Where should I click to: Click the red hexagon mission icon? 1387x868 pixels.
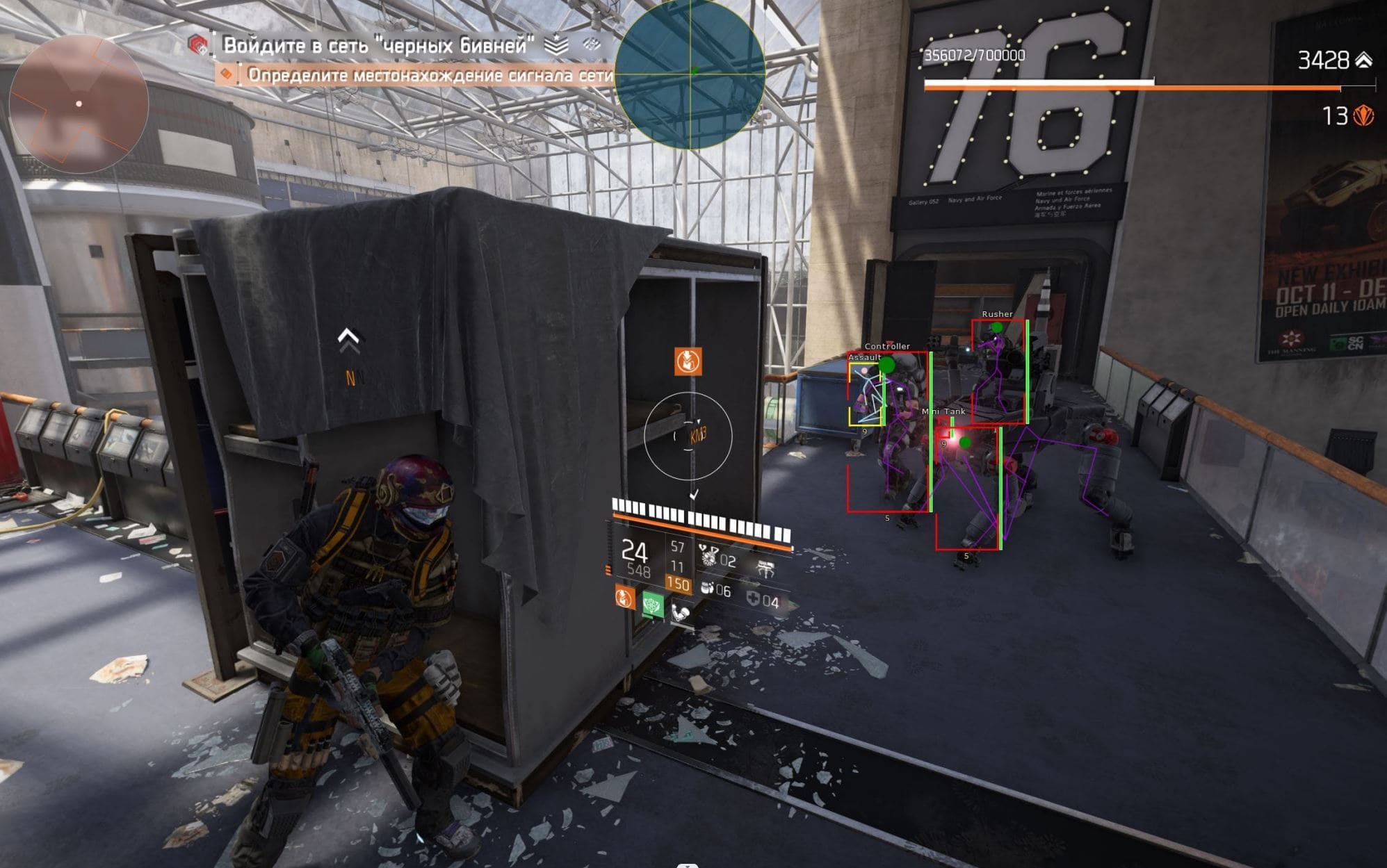click(x=198, y=46)
